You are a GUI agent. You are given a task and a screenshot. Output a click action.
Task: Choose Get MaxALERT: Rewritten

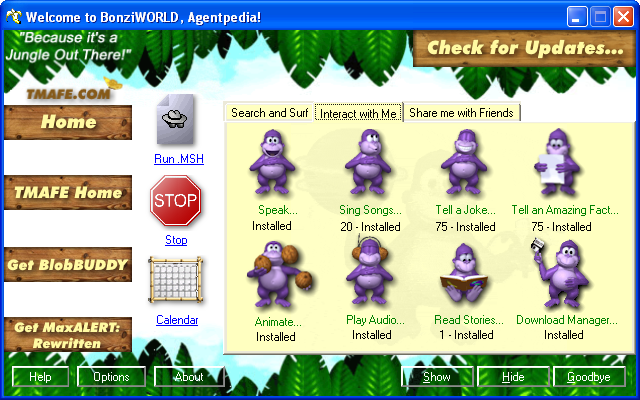[68, 334]
